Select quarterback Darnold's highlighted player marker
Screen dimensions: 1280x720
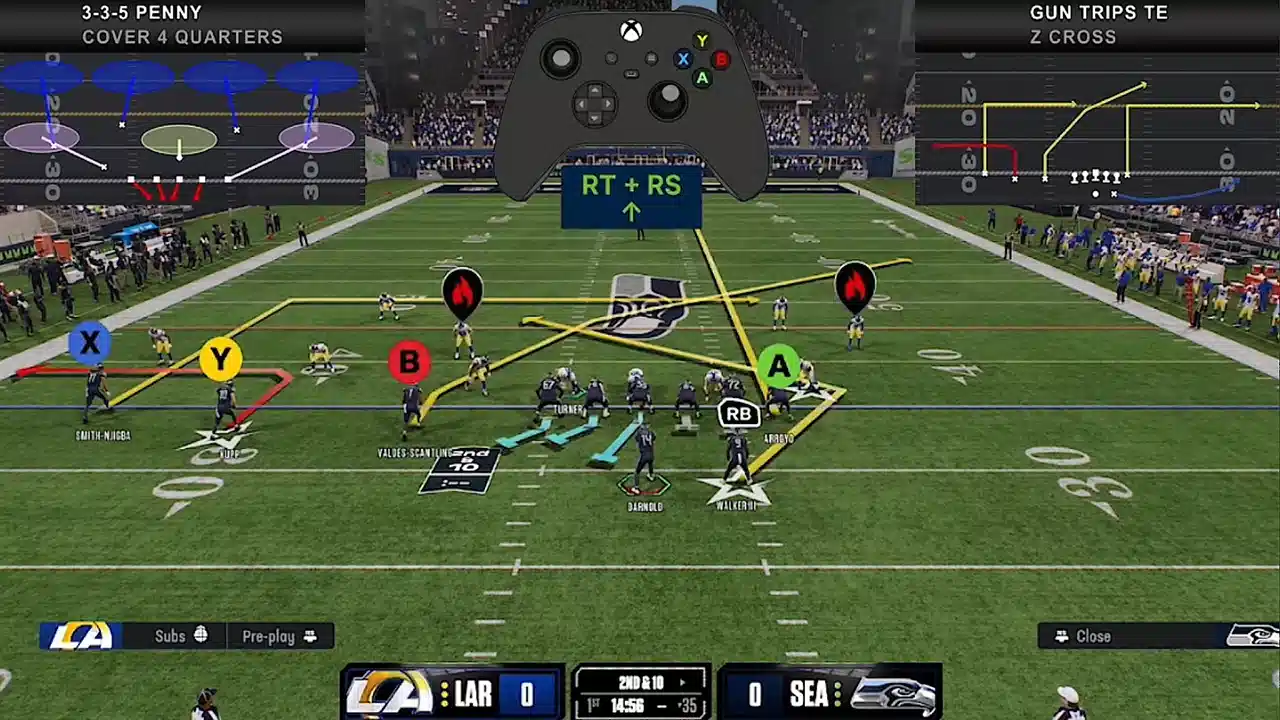point(643,485)
